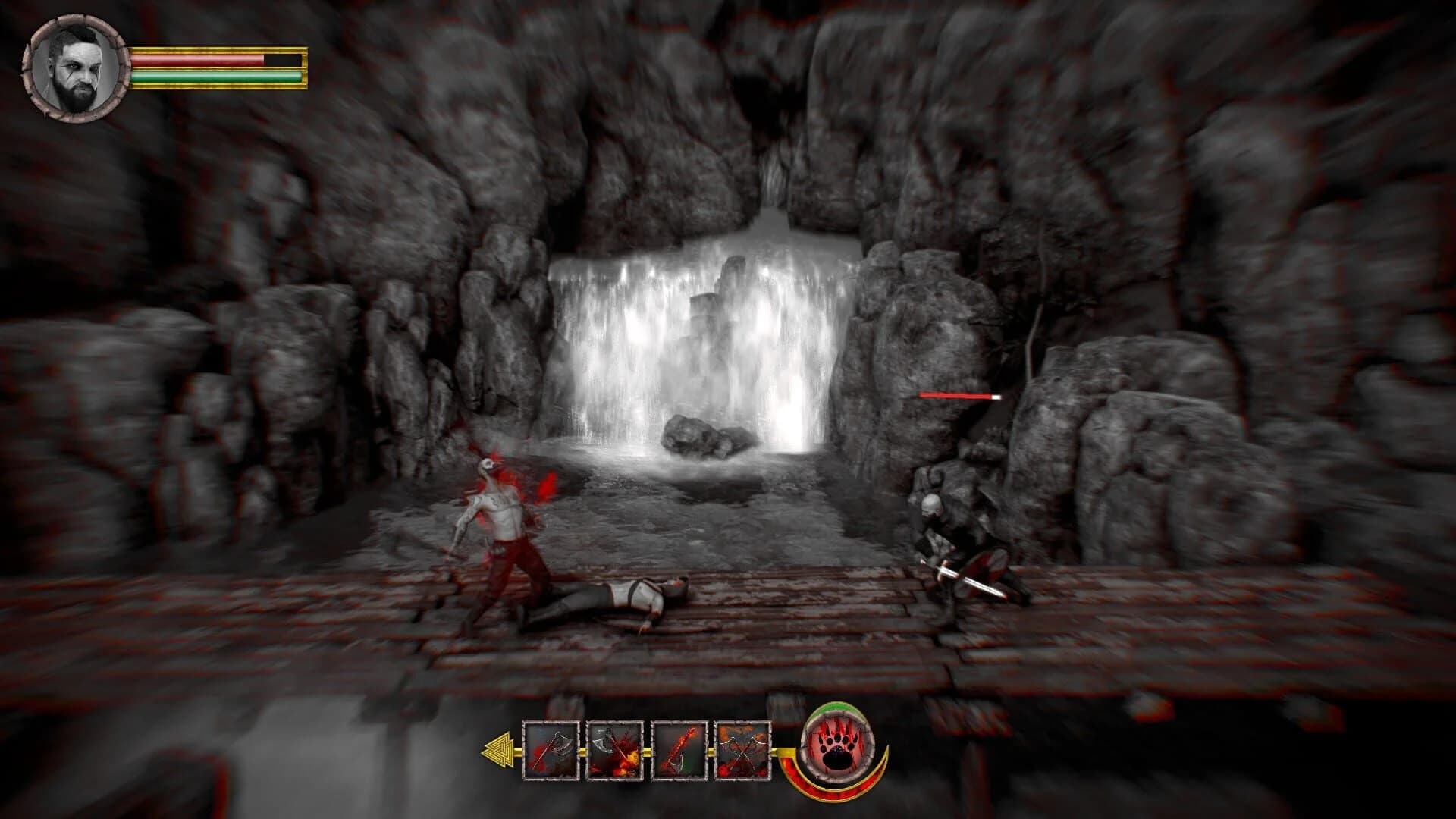Screen dimensions: 1456x819
Task: Click the enemy health bar above the swordsman
Action: tap(957, 396)
